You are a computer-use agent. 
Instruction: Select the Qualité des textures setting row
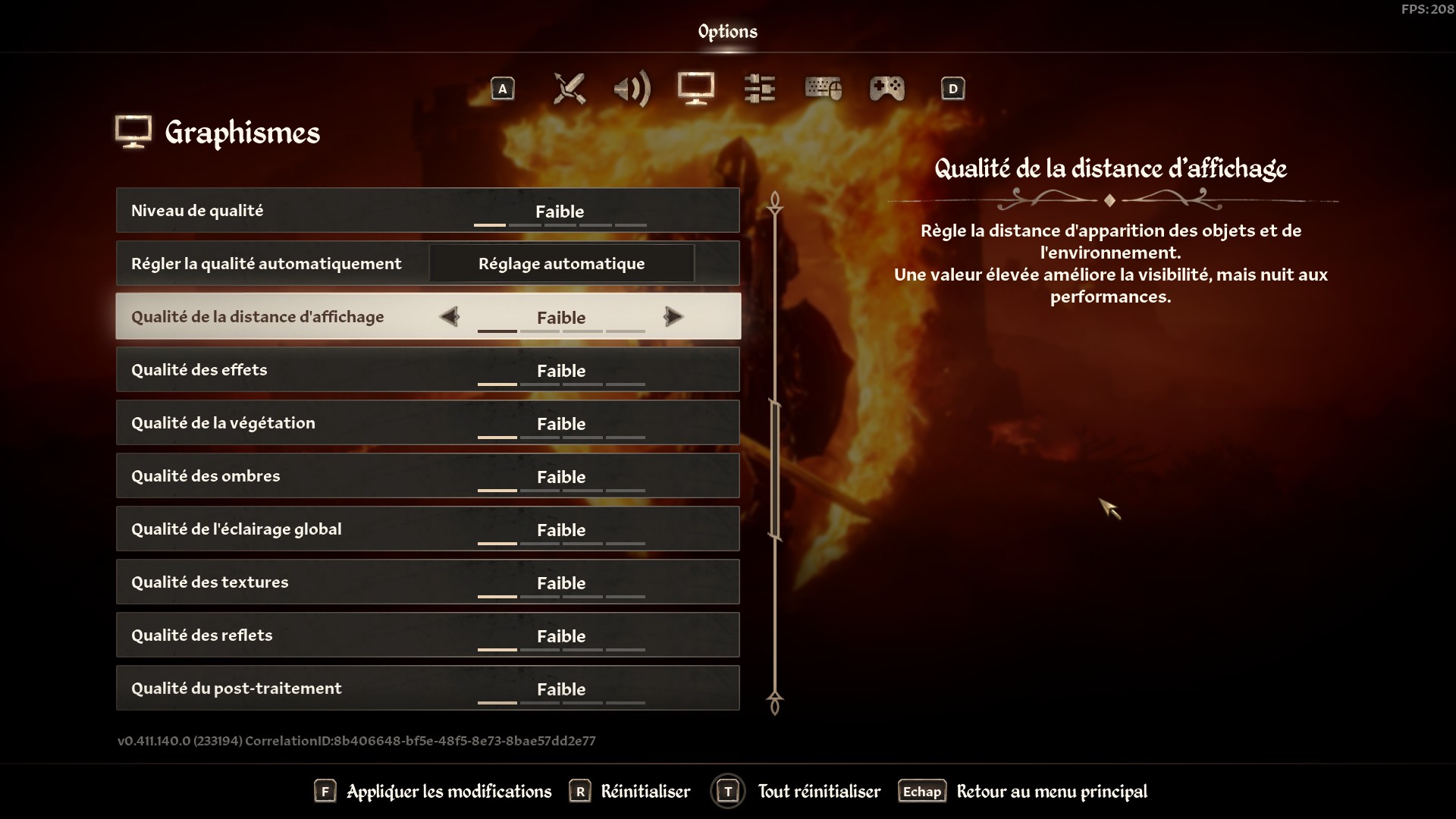[x=427, y=582]
